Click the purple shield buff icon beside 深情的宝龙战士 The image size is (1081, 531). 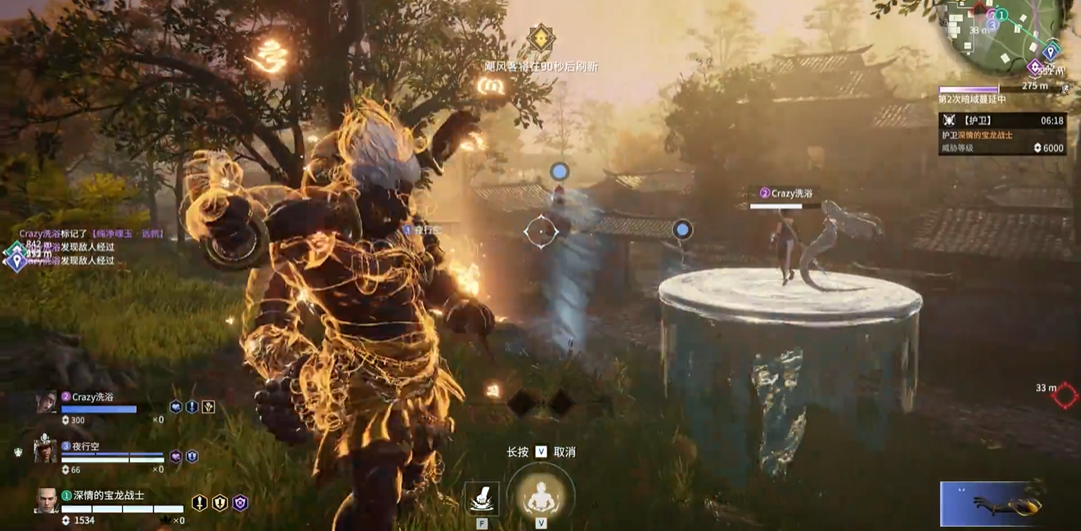(x=240, y=503)
